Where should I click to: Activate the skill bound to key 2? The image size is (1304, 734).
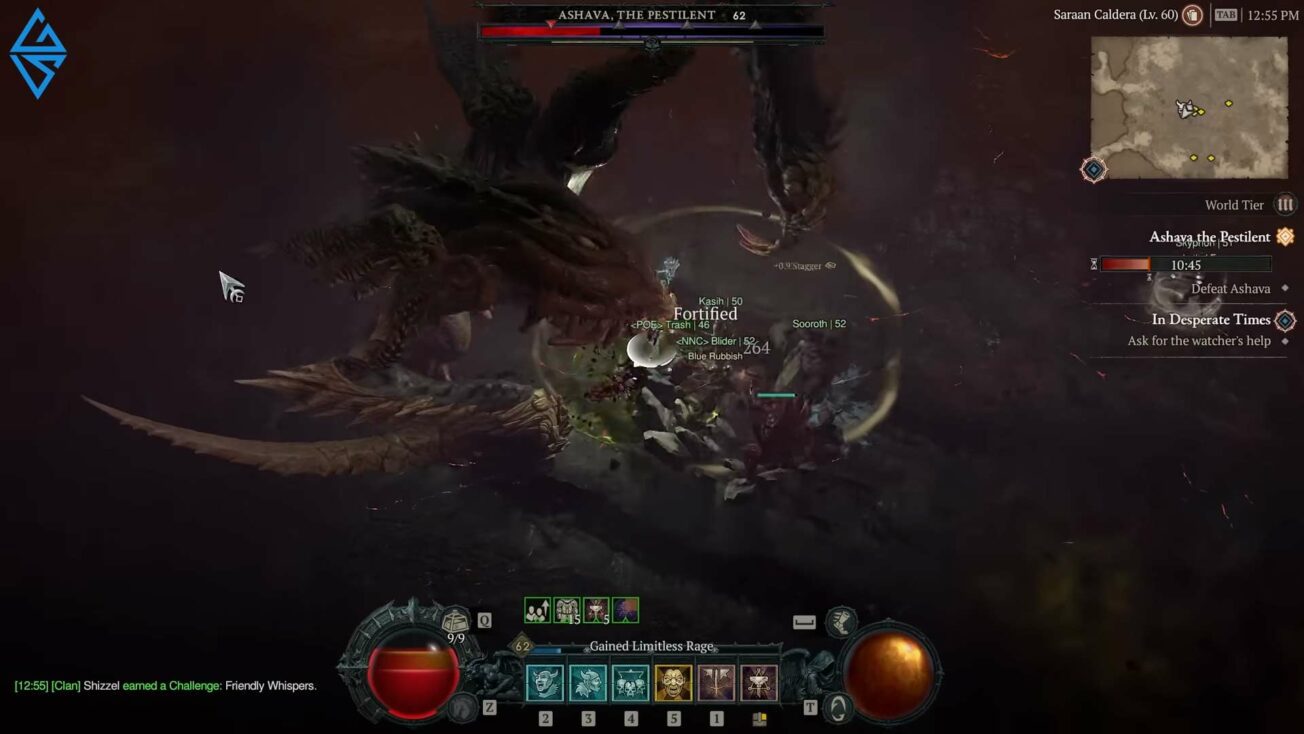point(545,683)
